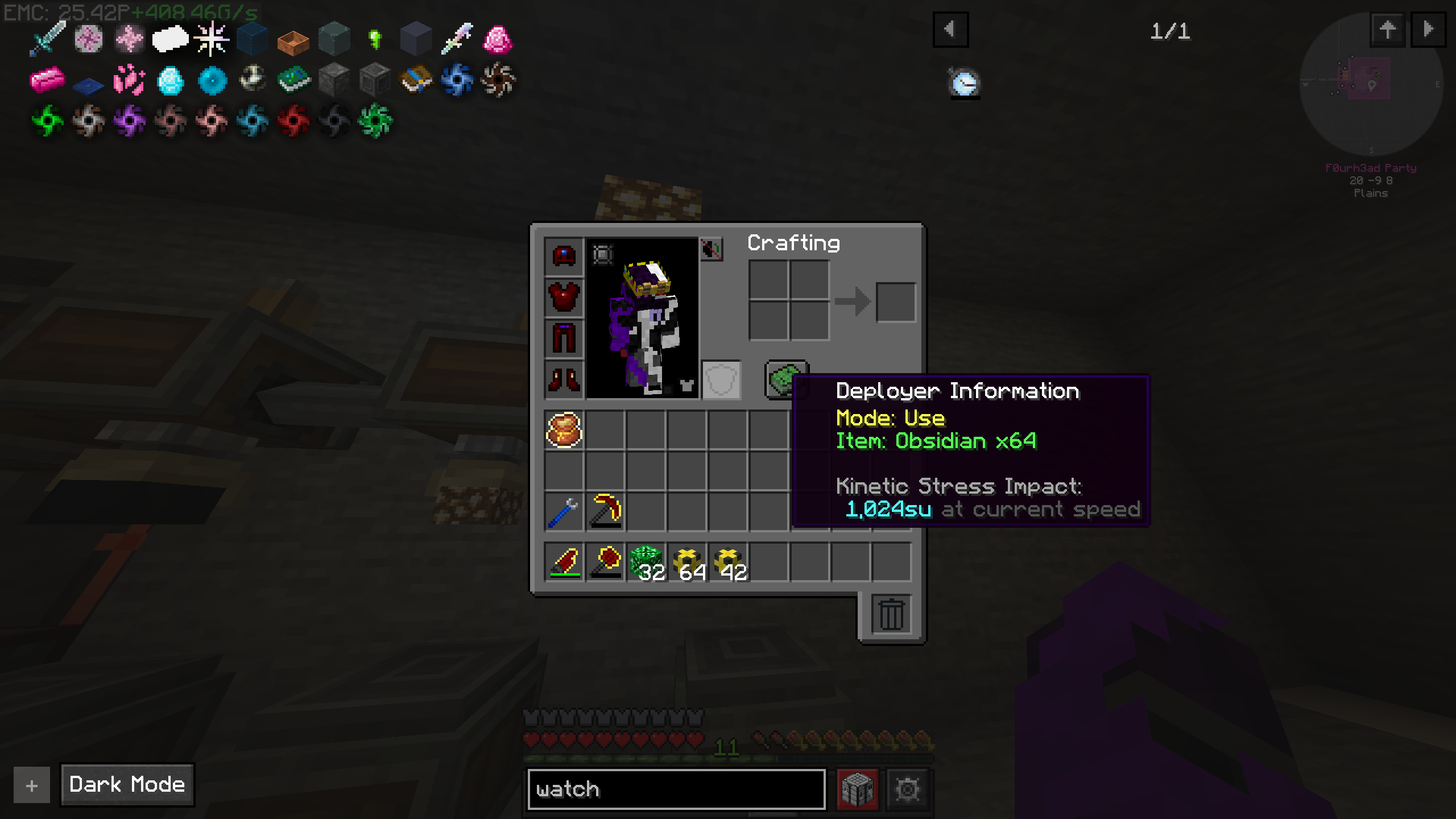
Task: Select the bookmarked diamond sword item
Action: click(x=47, y=38)
